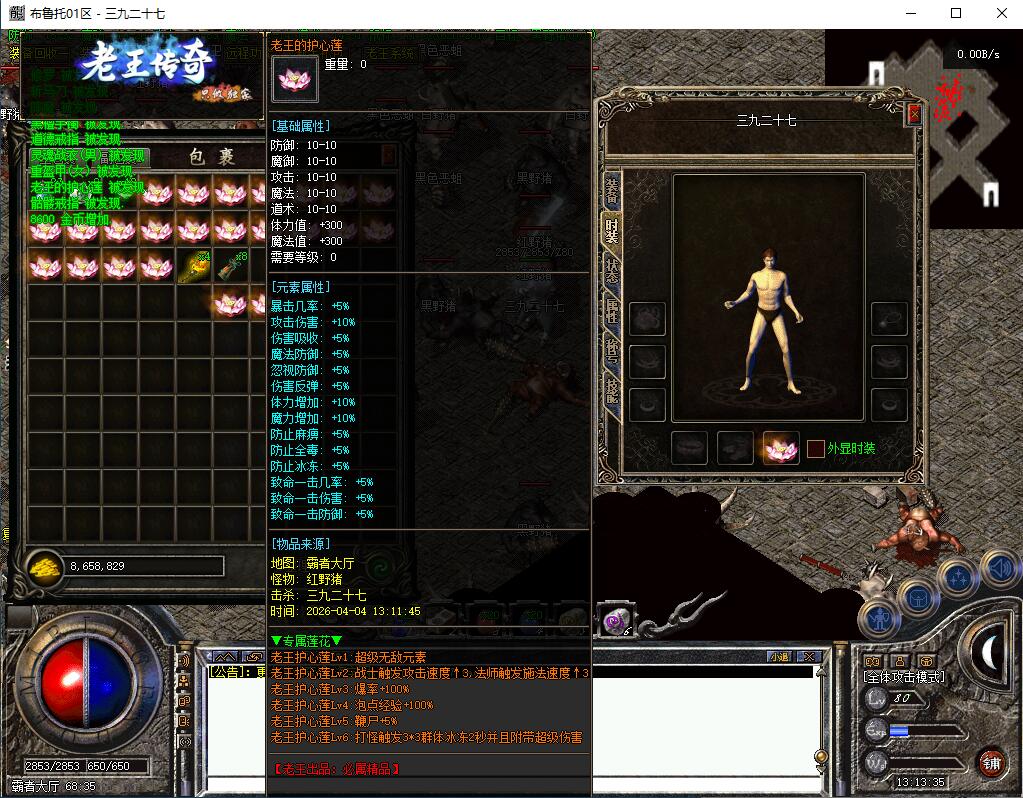The width and height of the screenshot is (1023, 798).
Task: Click the round 铺 shop button
Action: click(x=991, y=763)
